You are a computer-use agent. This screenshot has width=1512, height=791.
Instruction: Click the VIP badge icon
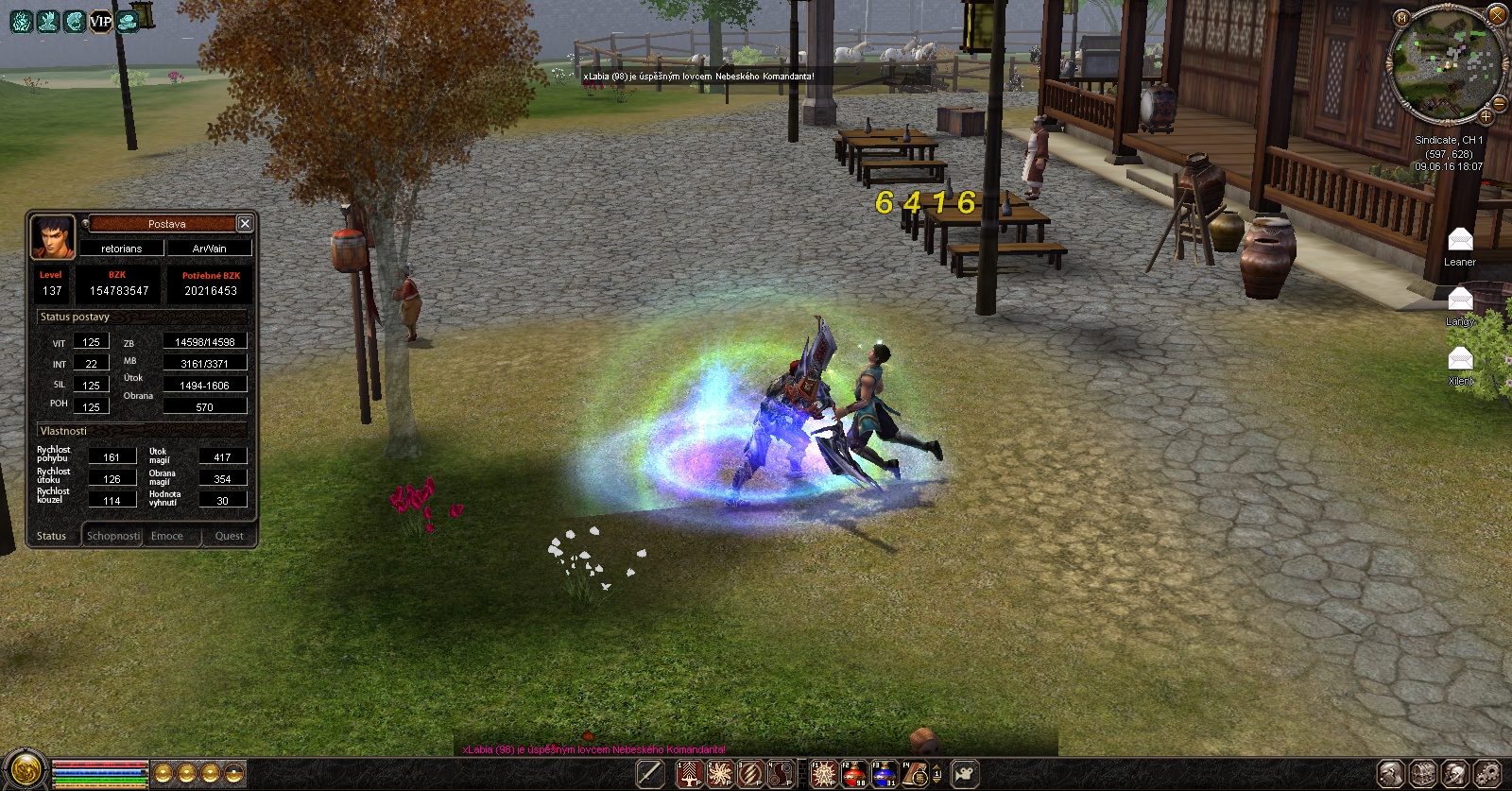point(101,21)
